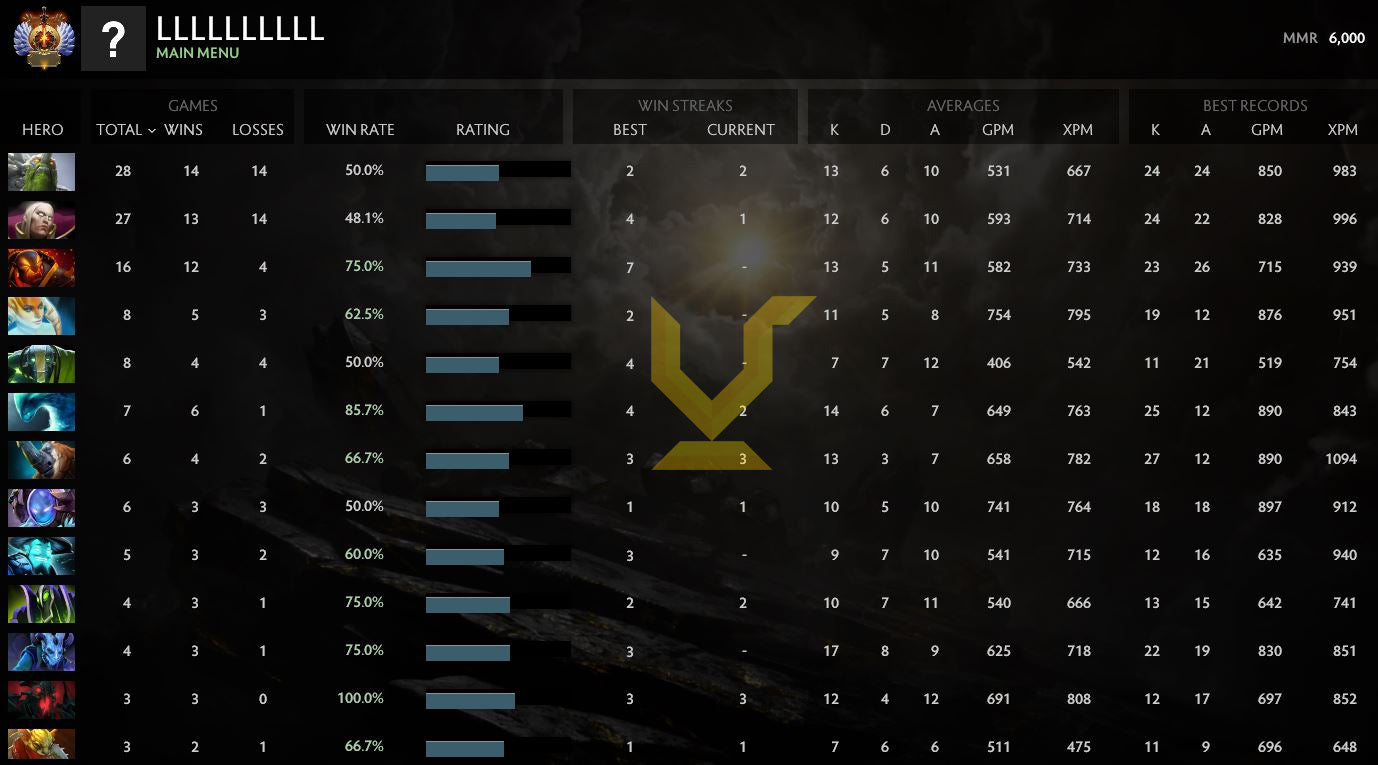This screenshot has width=1378, height=765.
Task: Click the hero icon with 100% win rate
Action: pyautogui.click(x=41, y=698)
